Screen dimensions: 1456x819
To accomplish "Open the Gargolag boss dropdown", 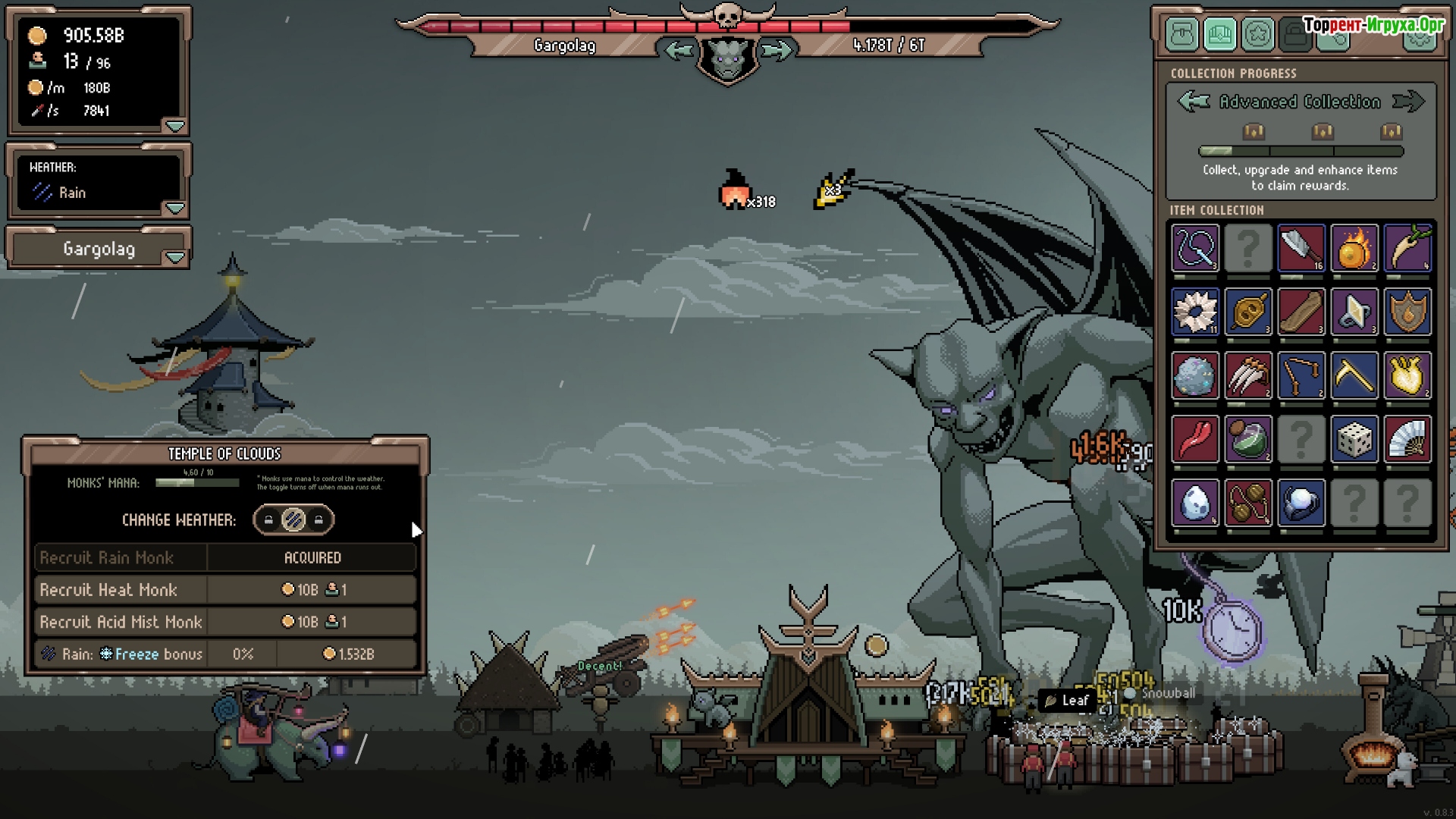I will (x=175, y=258).
